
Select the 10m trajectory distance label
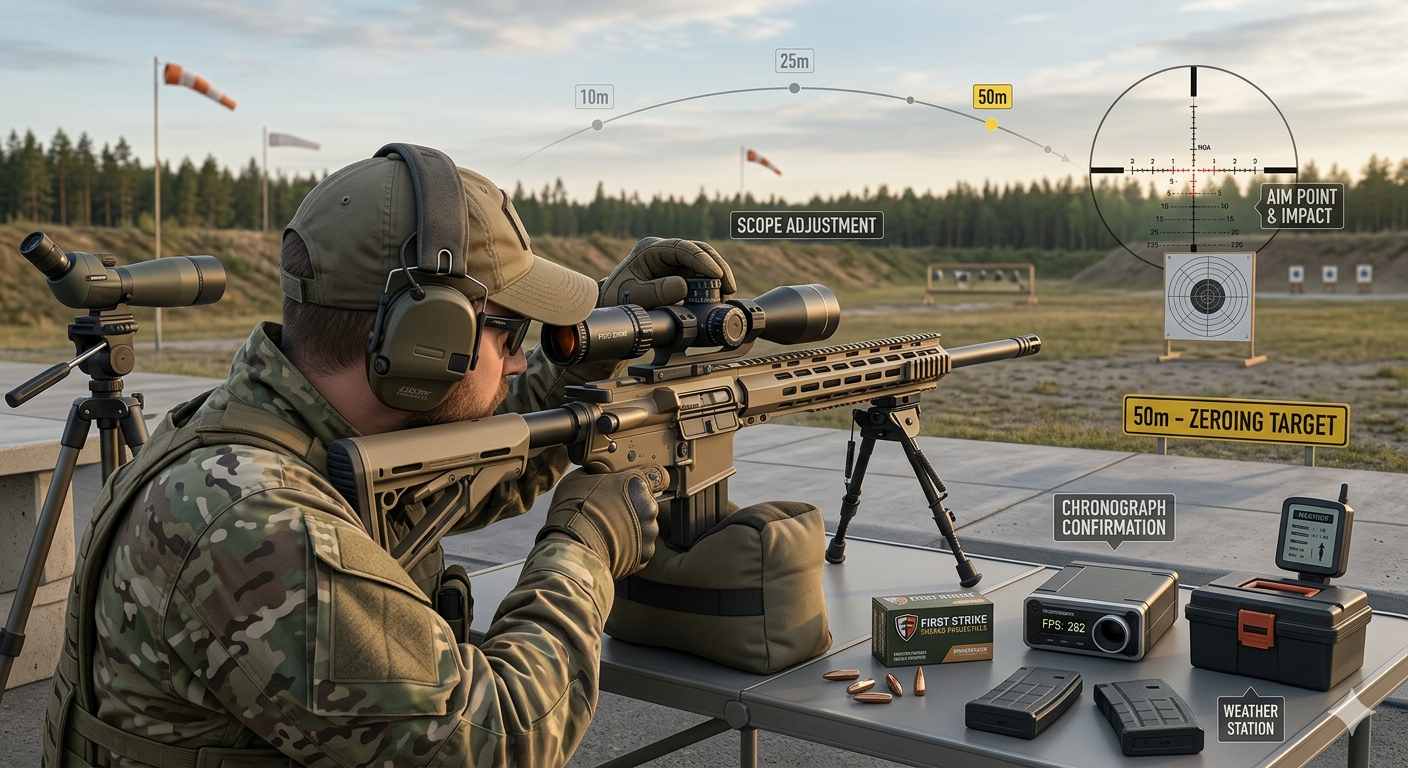(594, 97)
